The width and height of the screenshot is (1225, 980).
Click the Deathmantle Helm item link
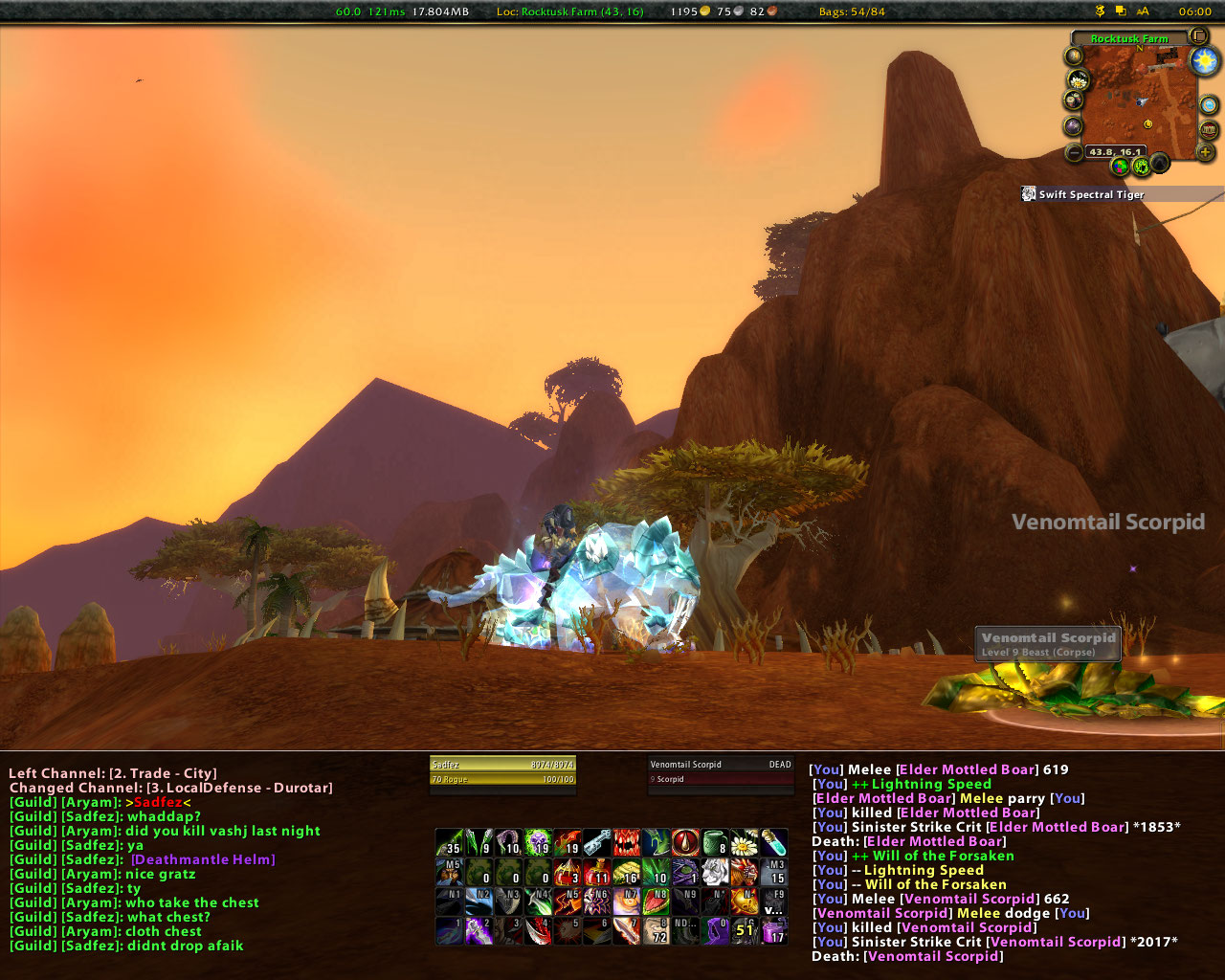[x=203, y=859]
